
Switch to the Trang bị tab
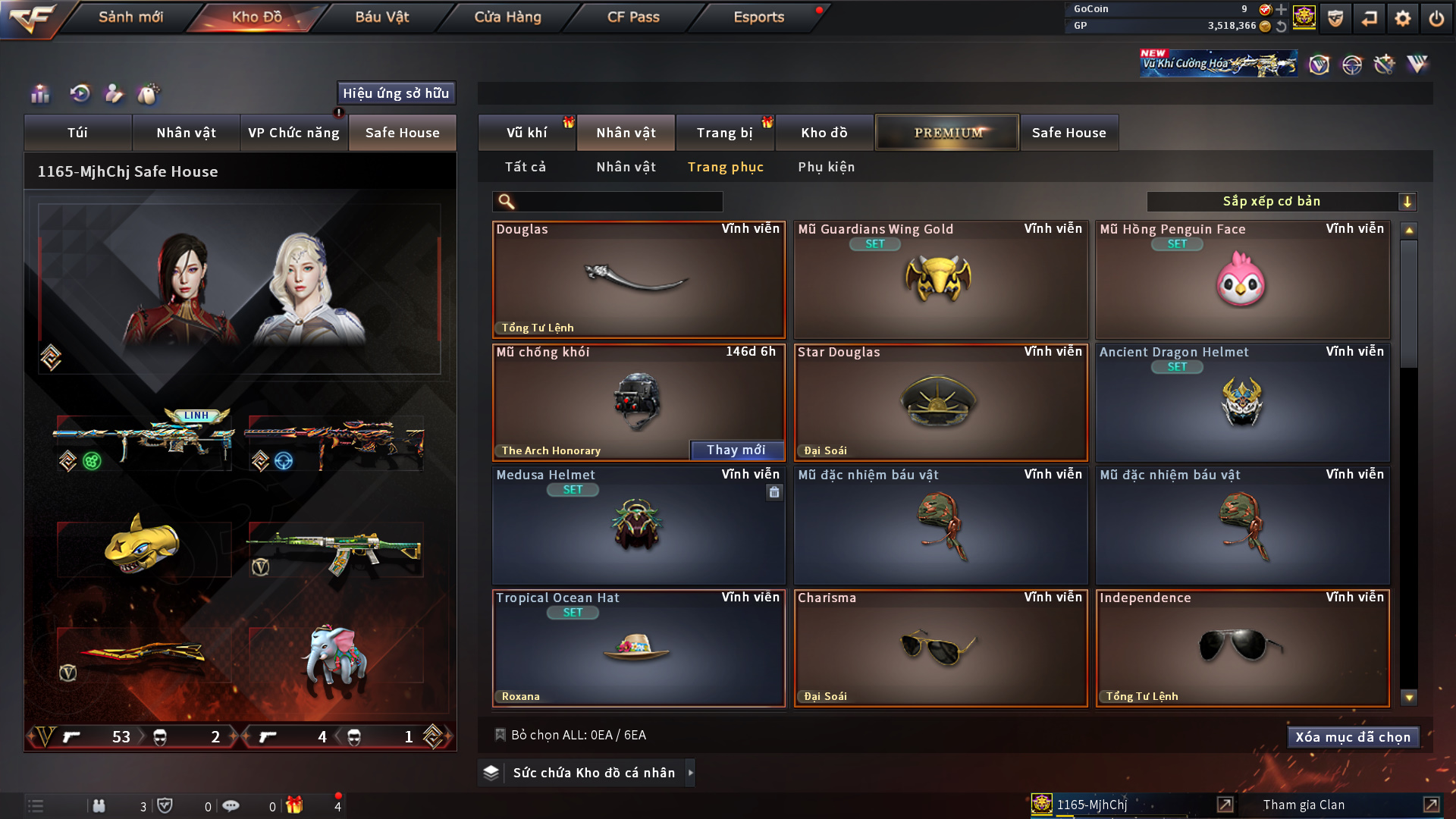724,133
